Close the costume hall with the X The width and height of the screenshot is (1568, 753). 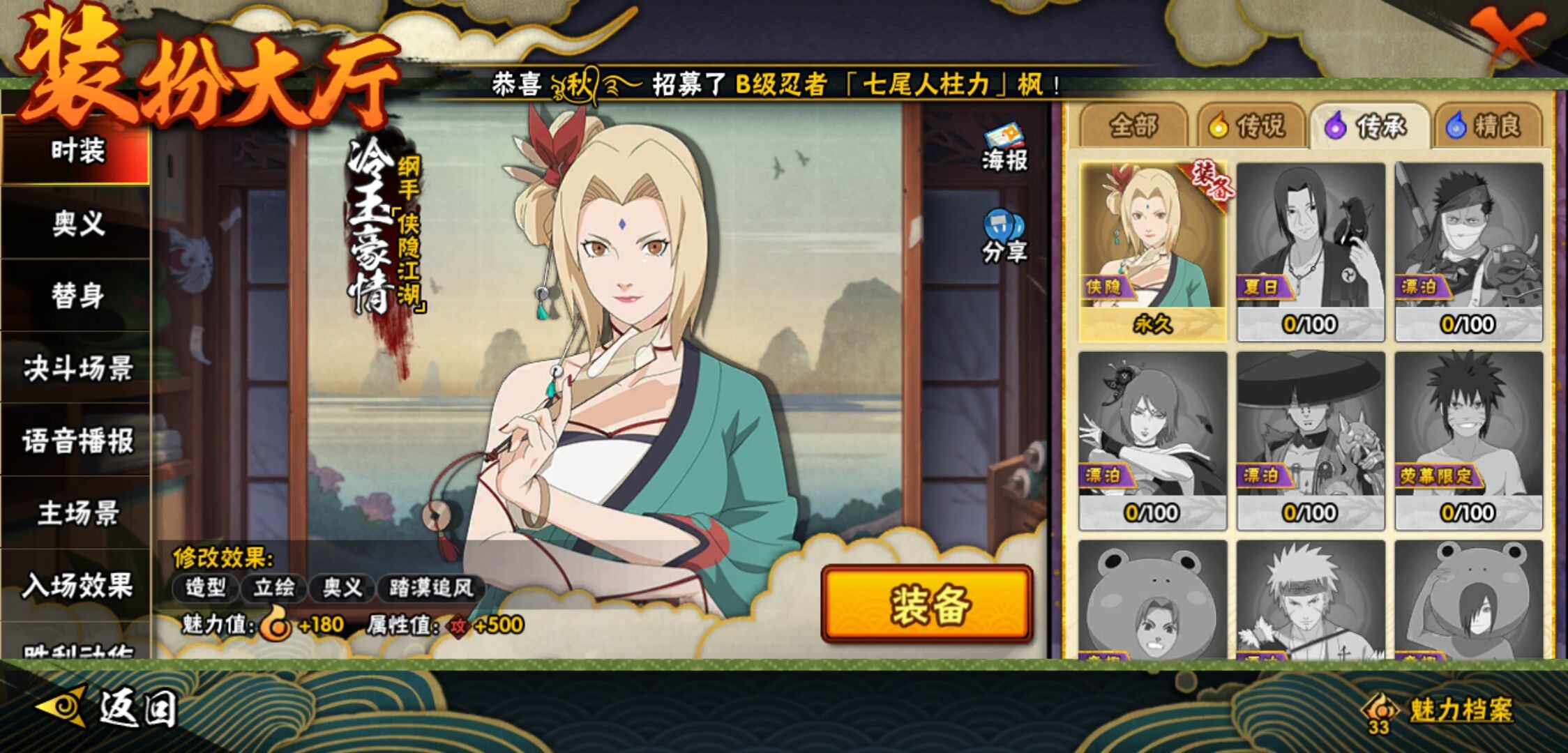coord(1507,35)
